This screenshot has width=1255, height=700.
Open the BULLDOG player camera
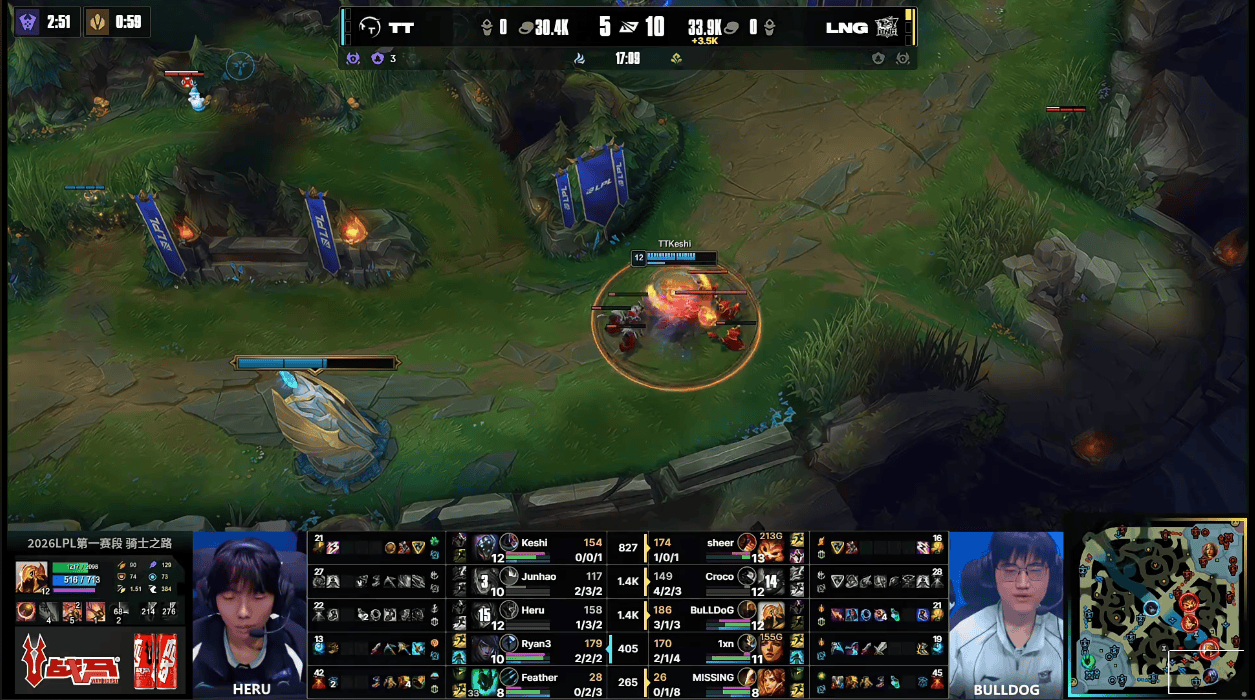point(1006,611)
